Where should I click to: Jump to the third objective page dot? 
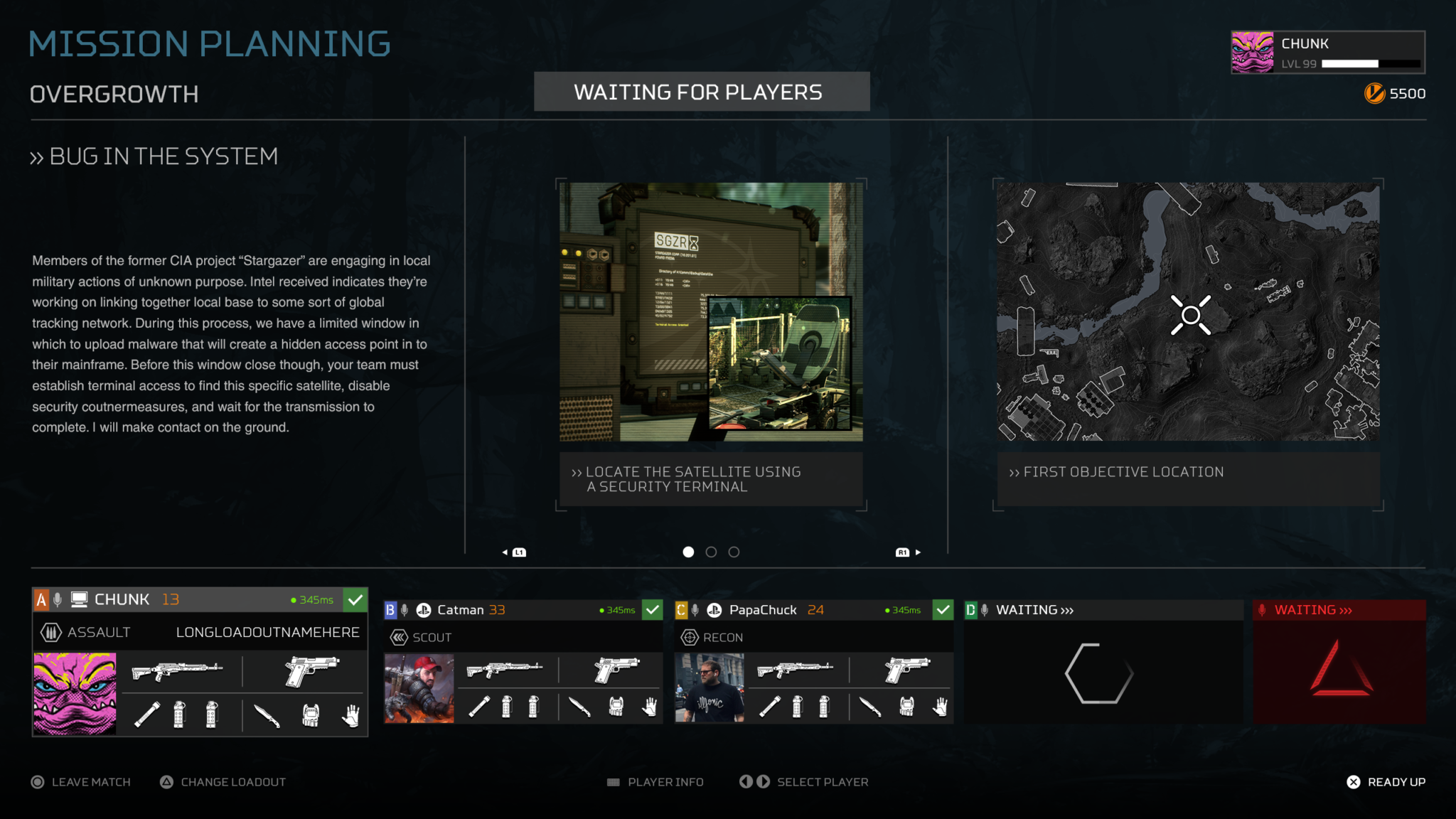click(x=734, y=552)
